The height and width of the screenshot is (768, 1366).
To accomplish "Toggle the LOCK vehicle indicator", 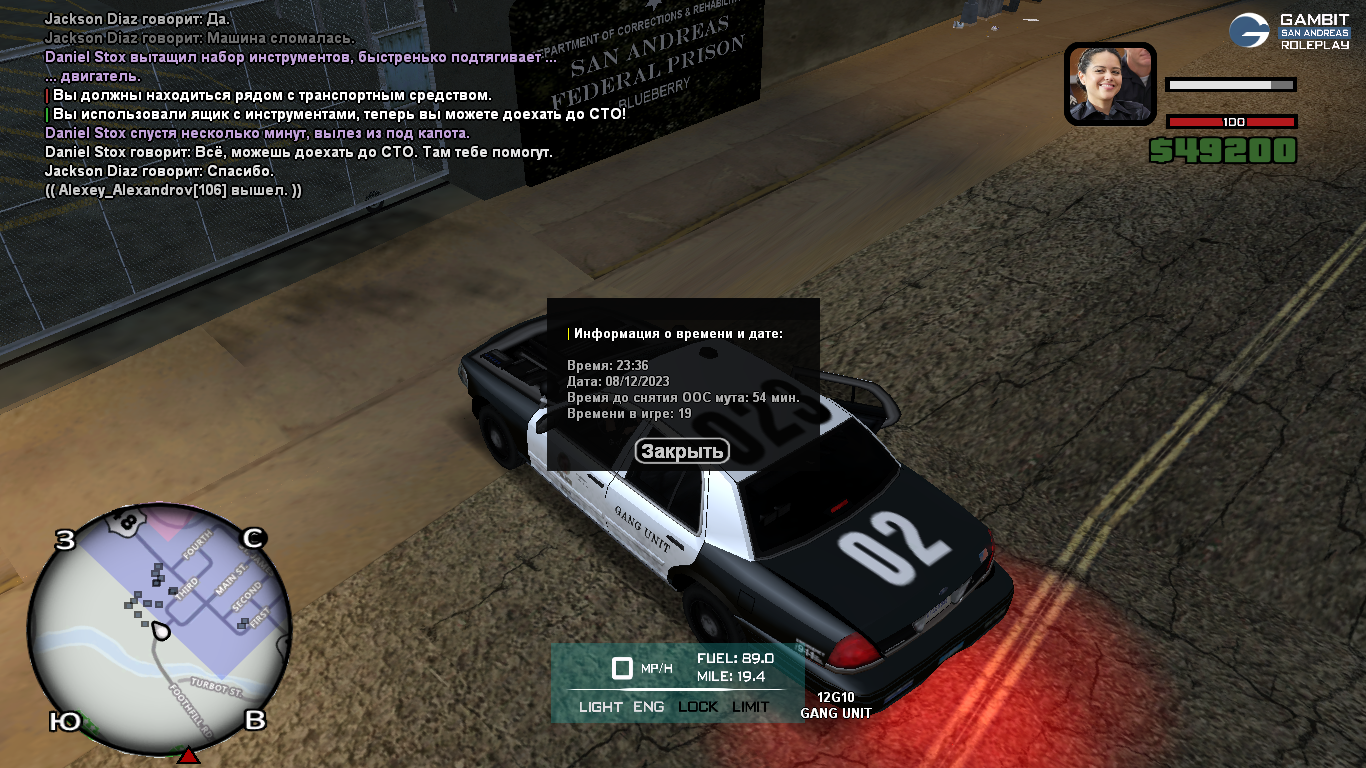I will 698,707.
